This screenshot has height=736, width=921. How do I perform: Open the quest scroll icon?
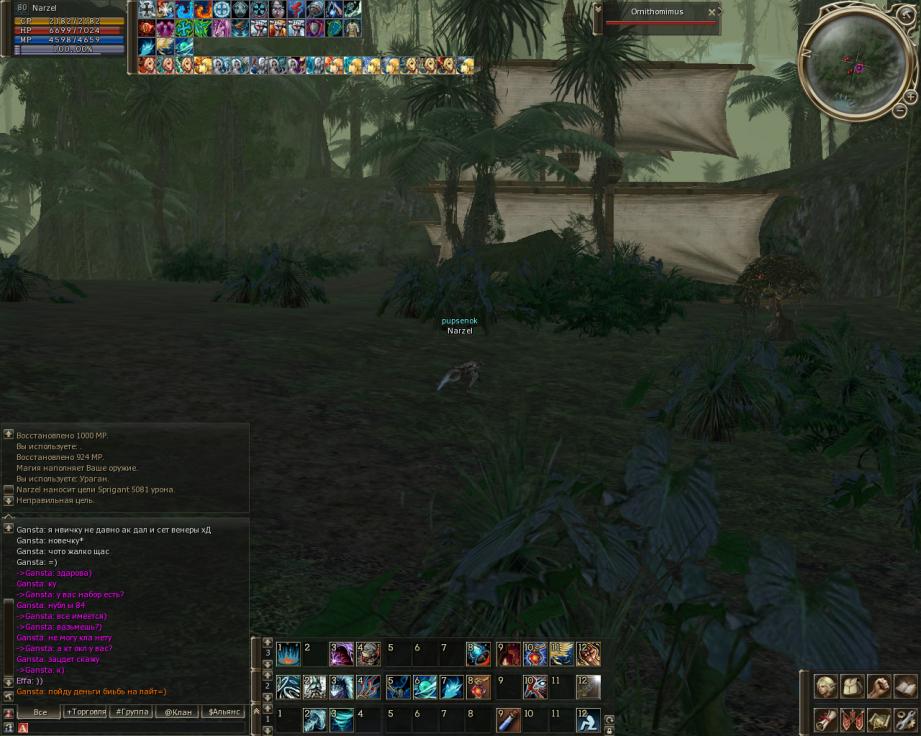(826, 719)
